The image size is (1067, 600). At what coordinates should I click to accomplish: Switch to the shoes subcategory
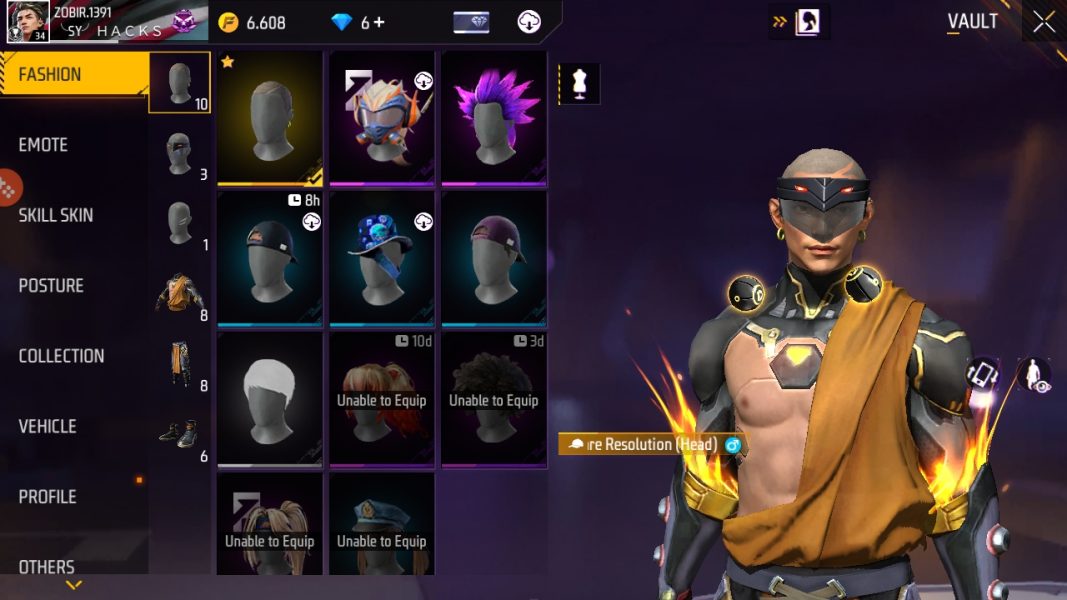pyautogui.click(x=180, y=435)
